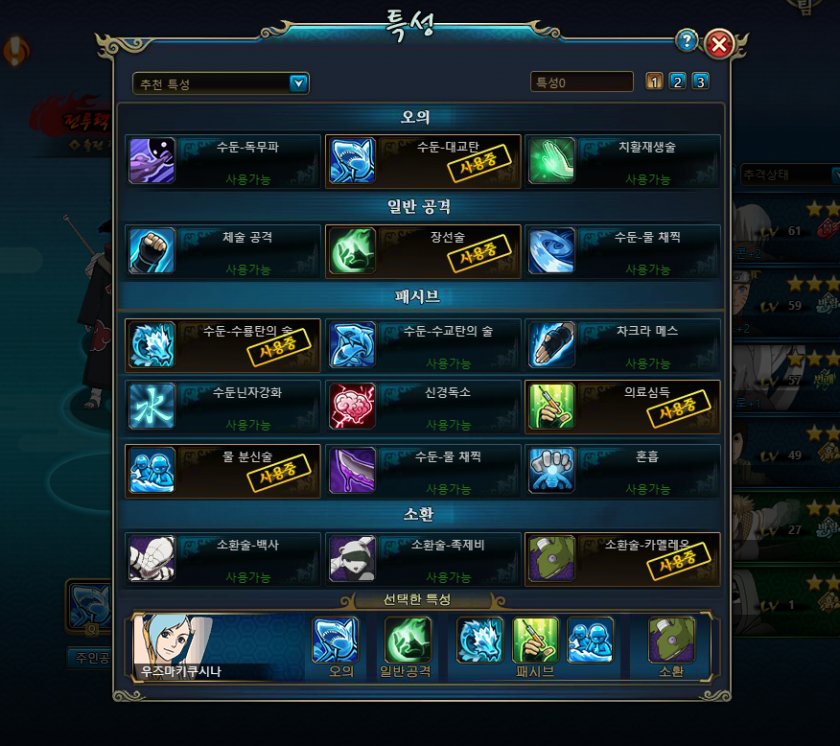Choose the 신경독소 passive
840x746 pixels.
point(423,406)
